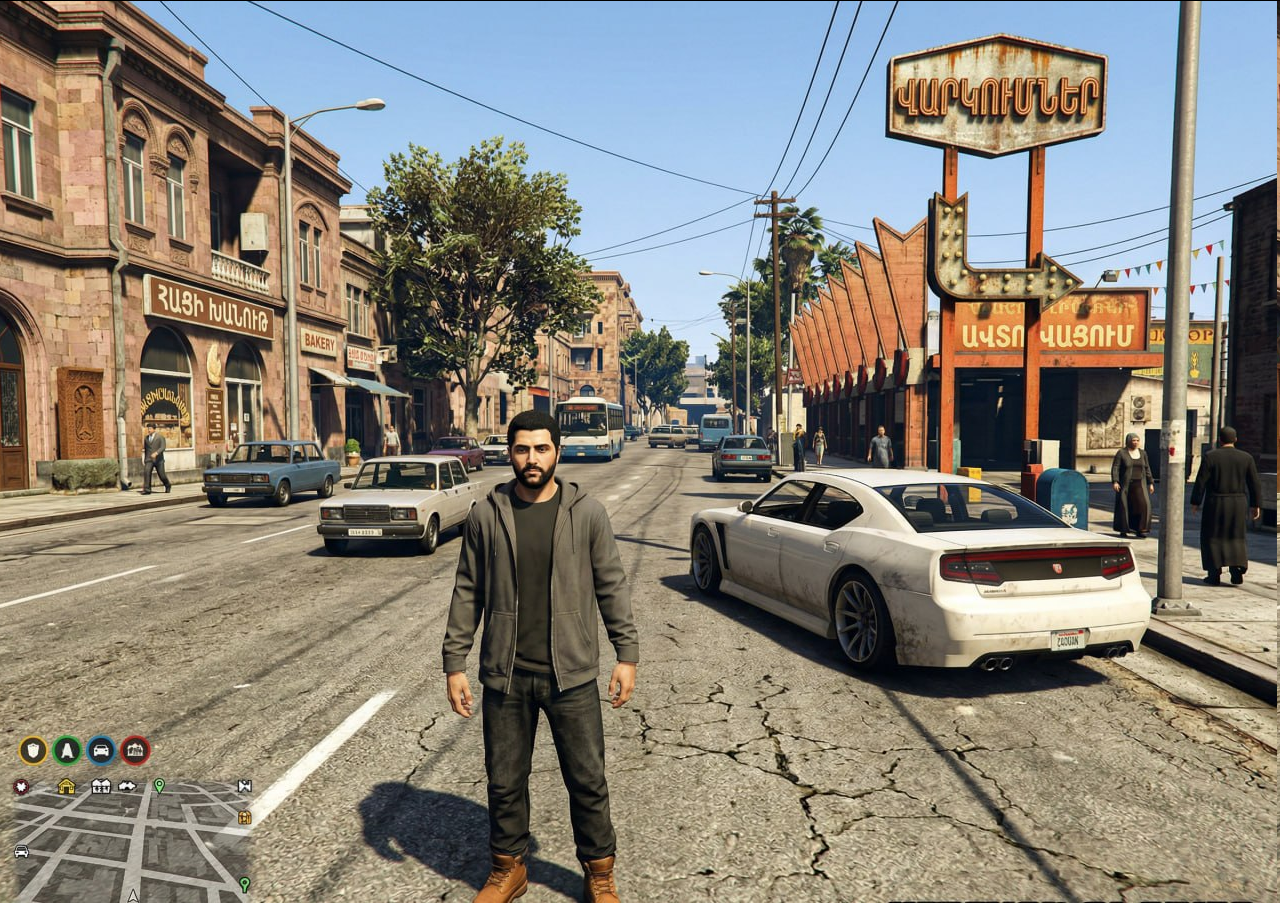This screenshot has width=1280, height=903.
Task: Click the green-ringed letter A icon
Action: pos(67,750)
